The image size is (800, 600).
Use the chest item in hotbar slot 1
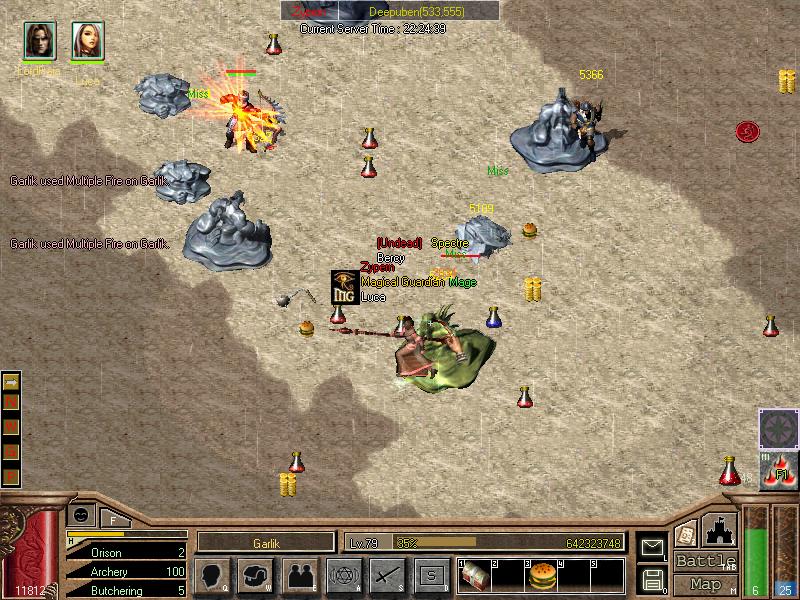(x=476, y=577)
